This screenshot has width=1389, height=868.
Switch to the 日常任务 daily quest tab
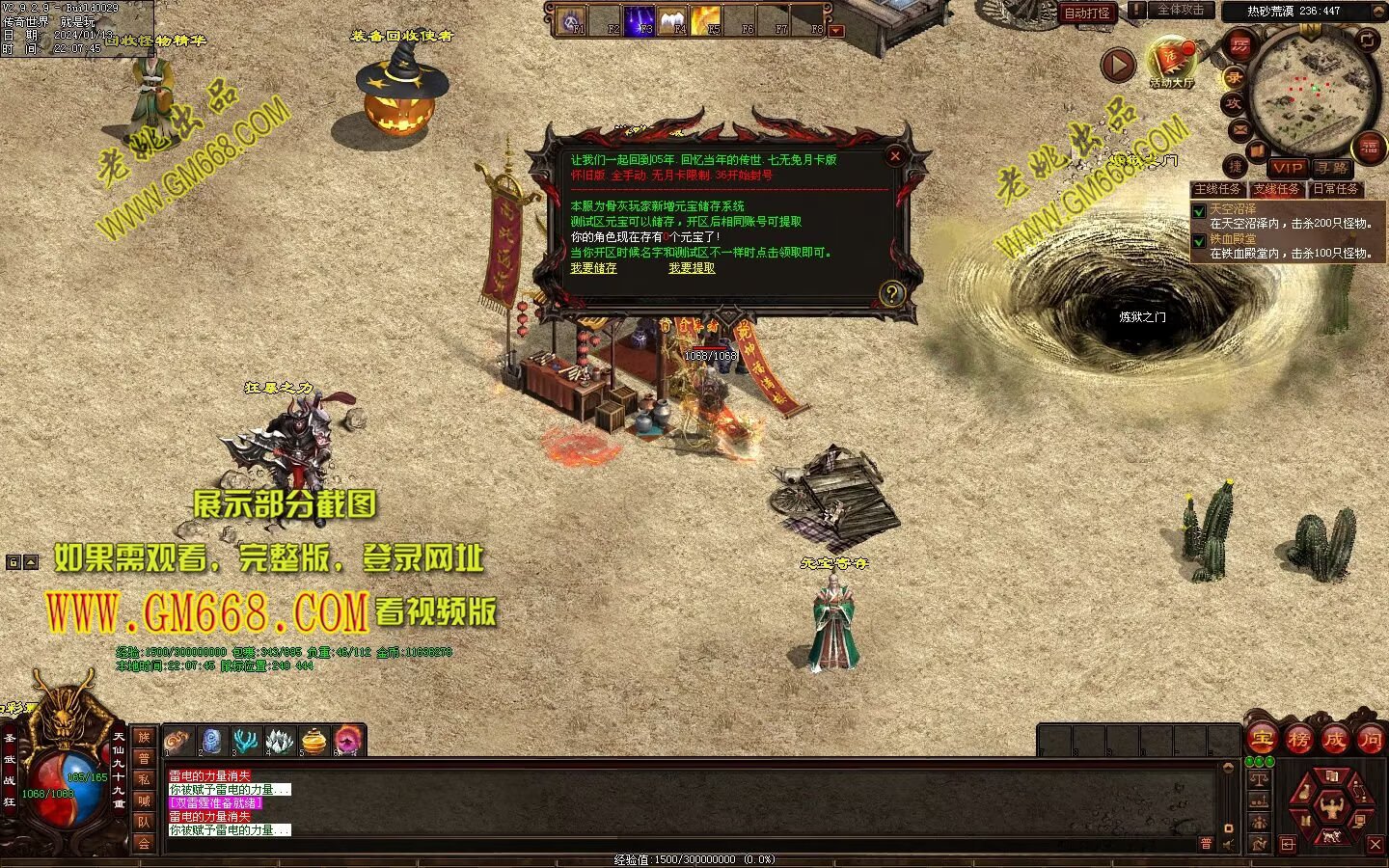point(1335,189)
